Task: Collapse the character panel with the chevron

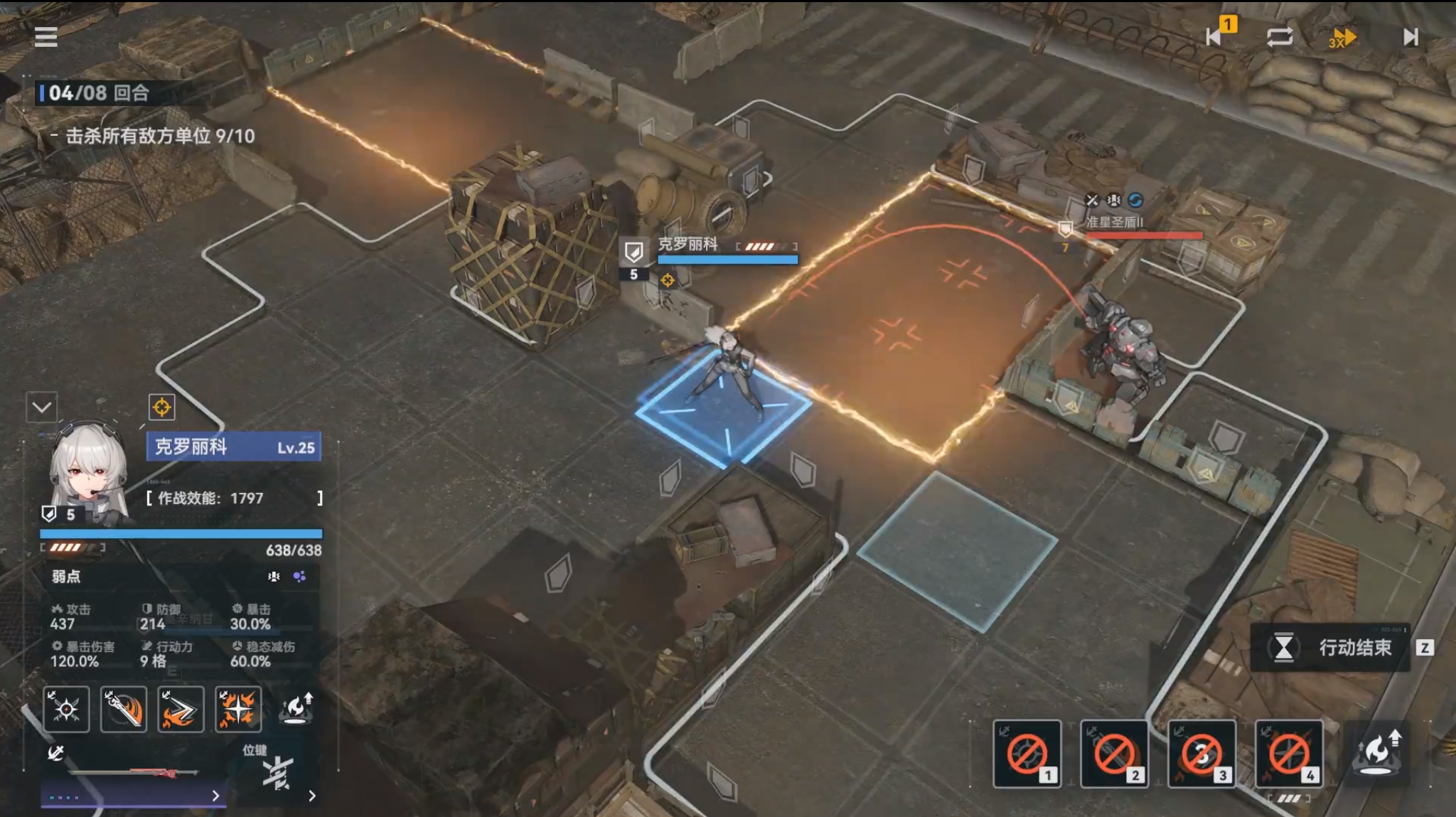Action: point(41,407)
